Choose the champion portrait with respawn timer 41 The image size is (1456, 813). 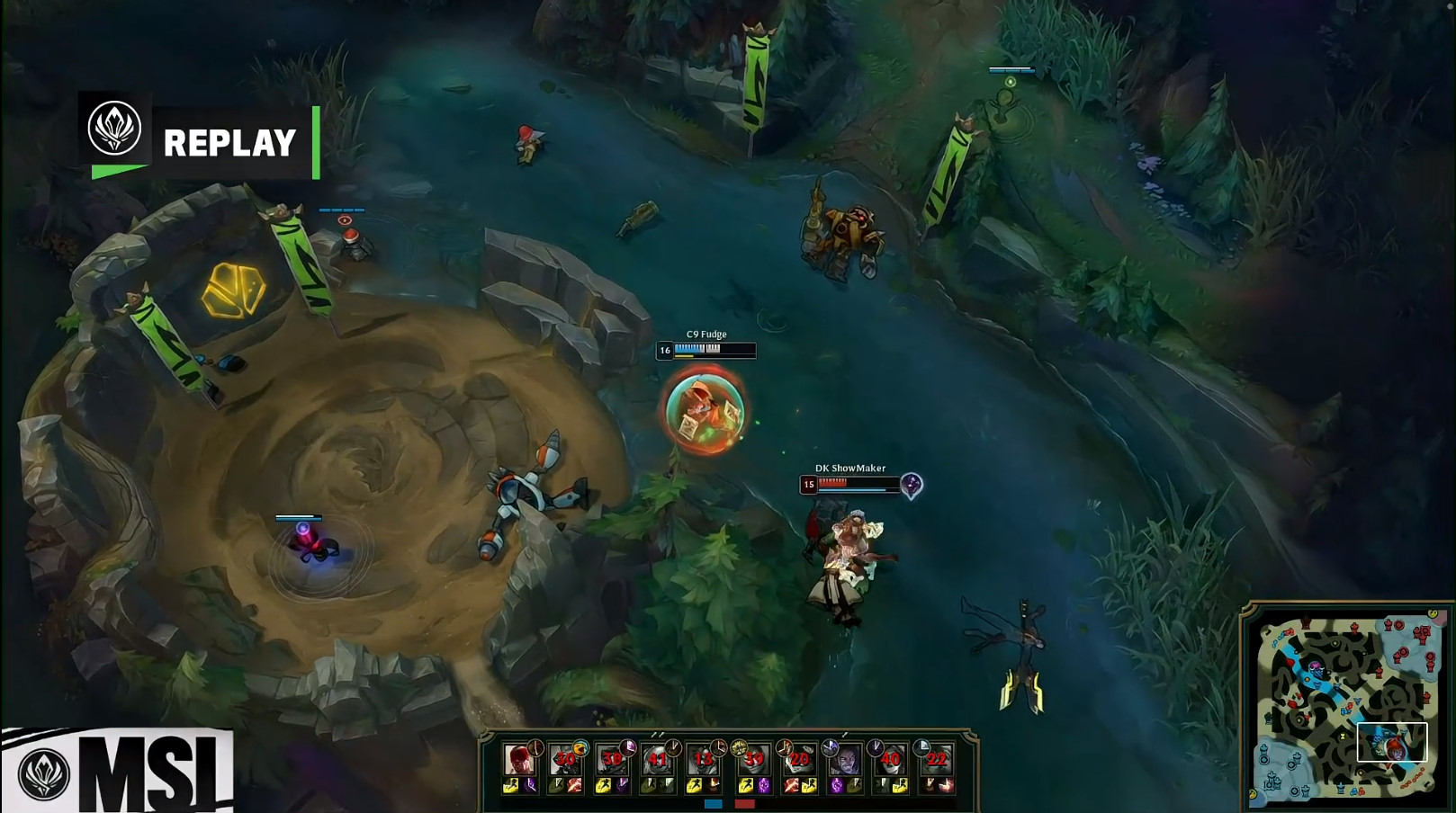(658, 760)
